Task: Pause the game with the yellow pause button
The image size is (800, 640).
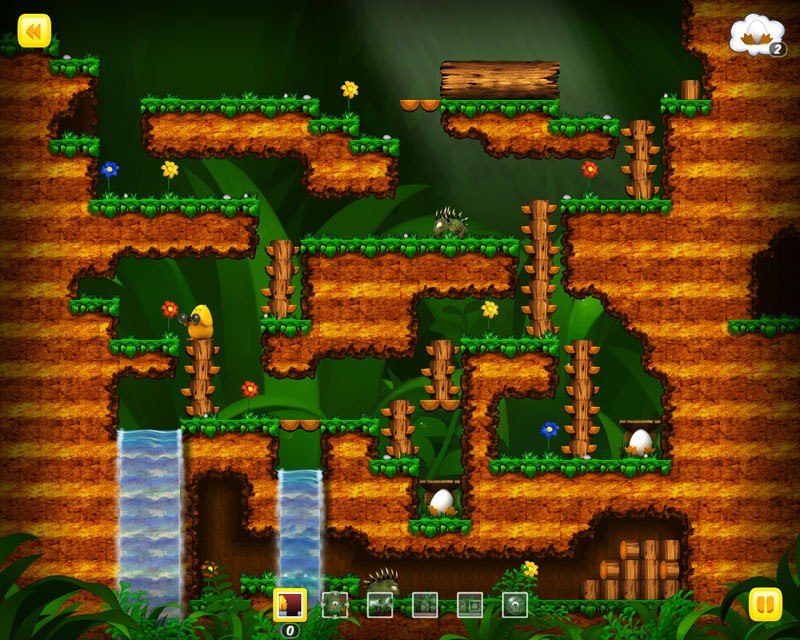Action: click(765, 604)
